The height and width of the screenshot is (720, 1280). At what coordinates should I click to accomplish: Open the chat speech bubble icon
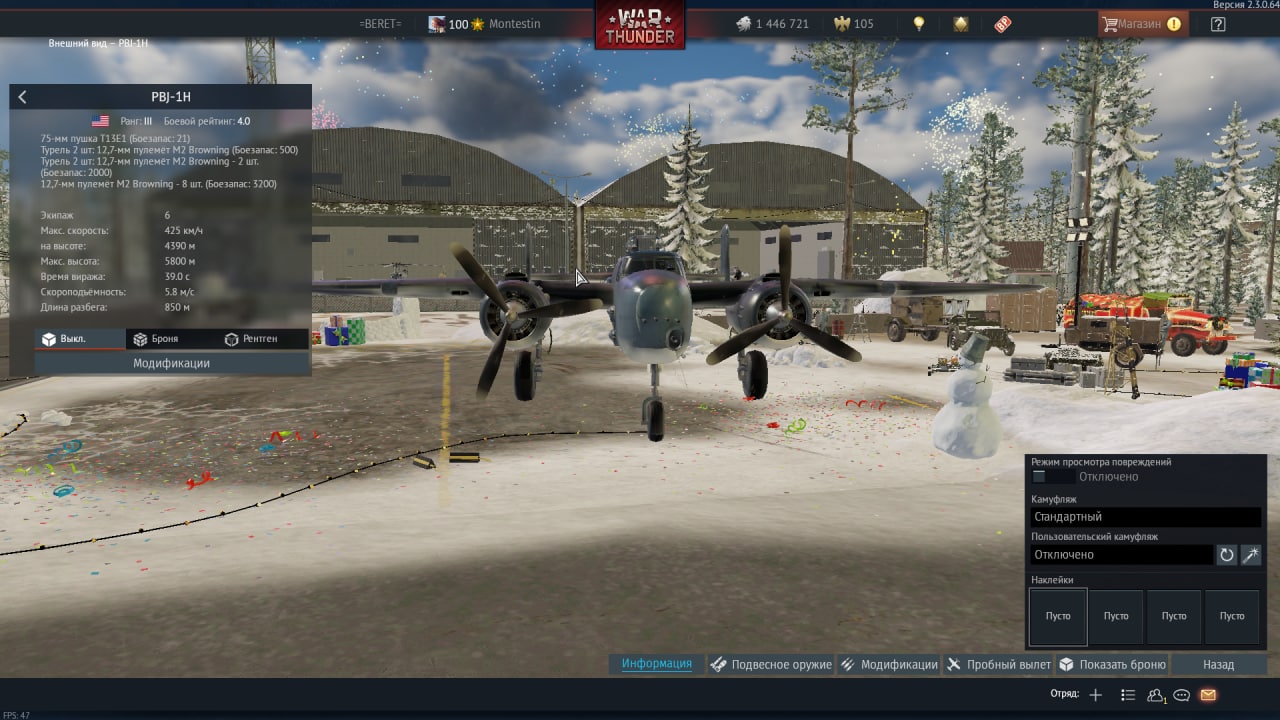click(x=1182, y=695)
